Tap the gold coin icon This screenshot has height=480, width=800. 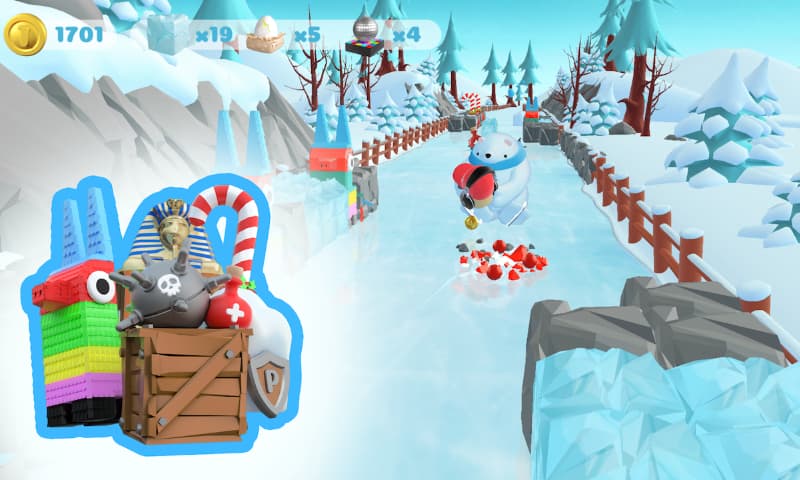pos(25,35)
